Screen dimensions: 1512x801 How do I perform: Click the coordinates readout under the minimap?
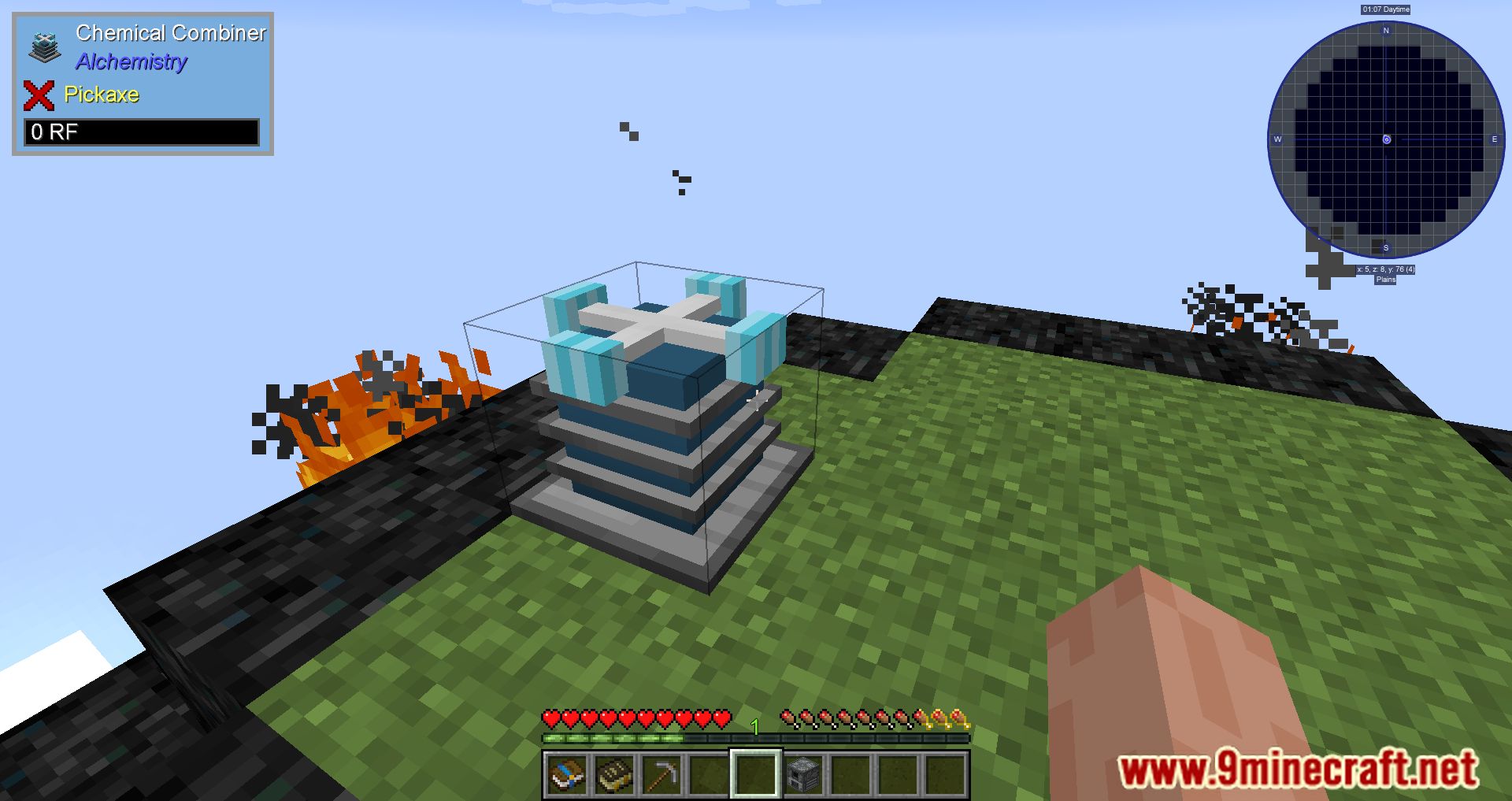[x=1386, y=268]
